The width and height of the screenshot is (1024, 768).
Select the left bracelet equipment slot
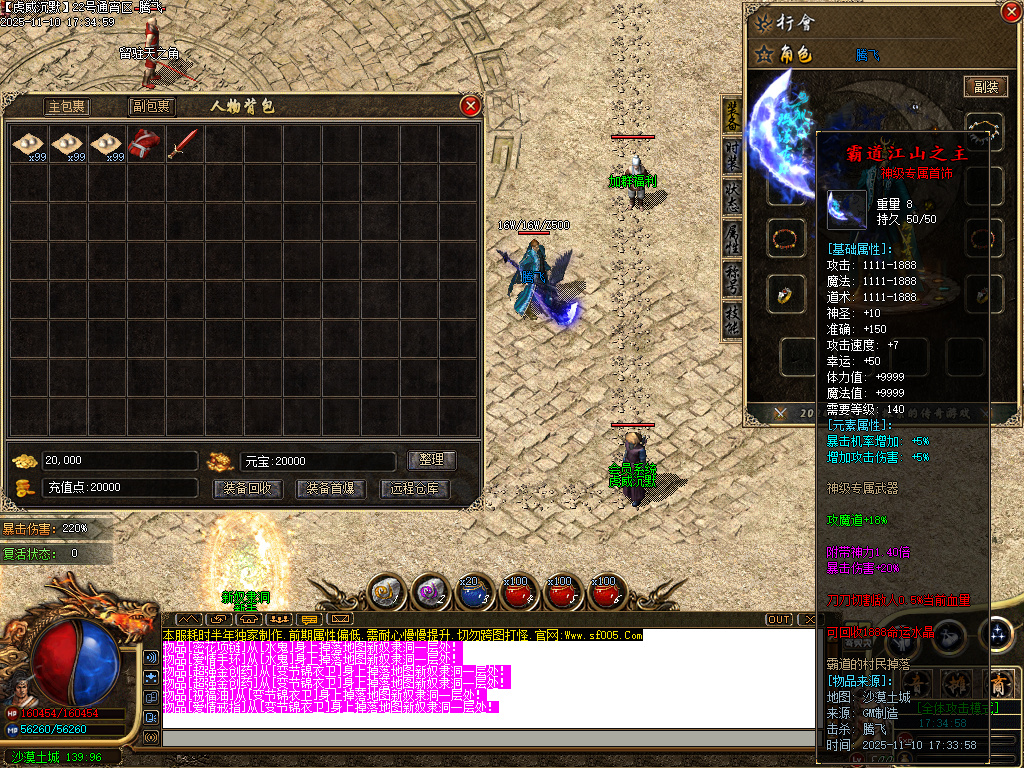tap(785, 238)
